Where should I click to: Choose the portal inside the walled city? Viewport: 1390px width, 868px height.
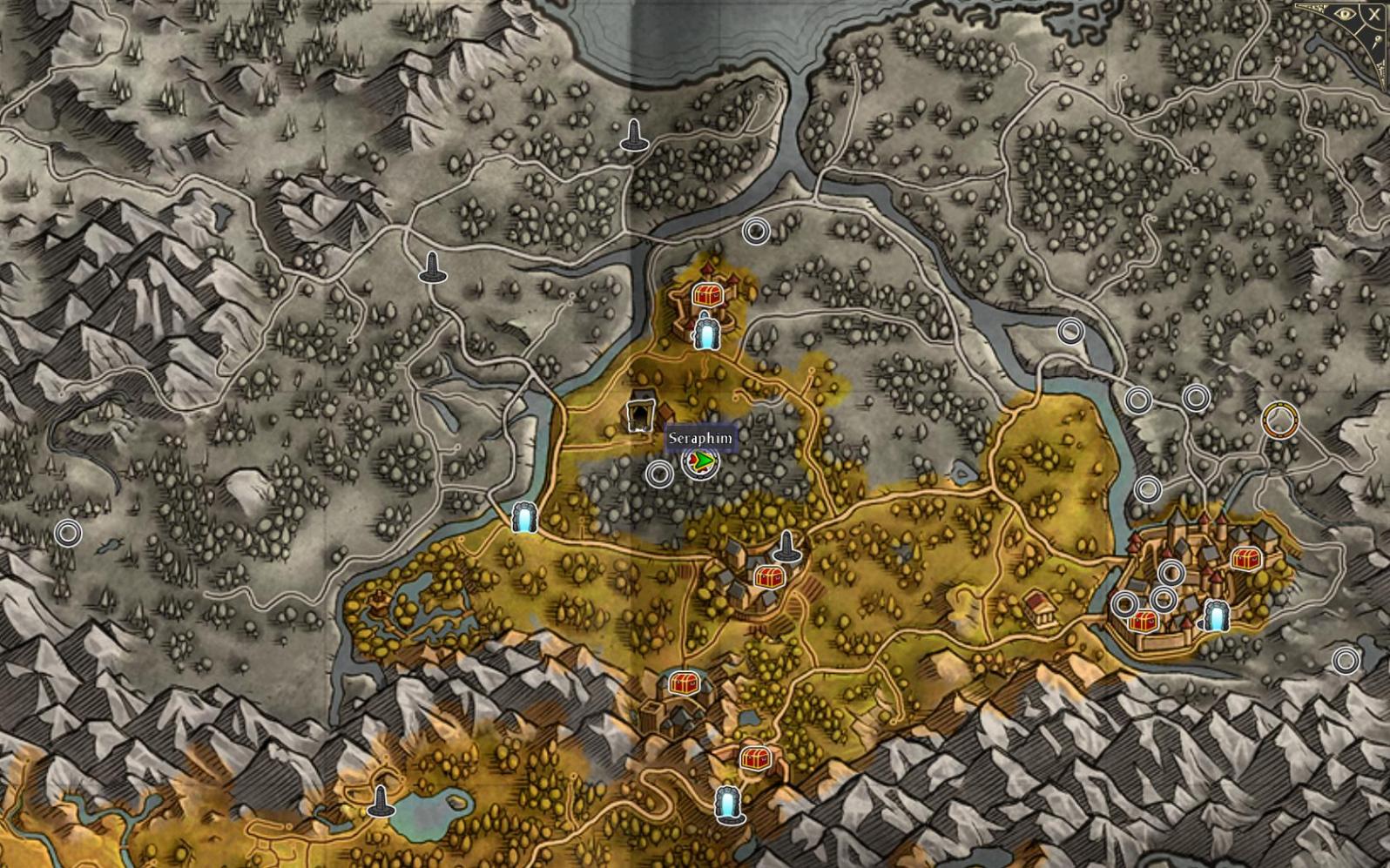point(1216,616)
